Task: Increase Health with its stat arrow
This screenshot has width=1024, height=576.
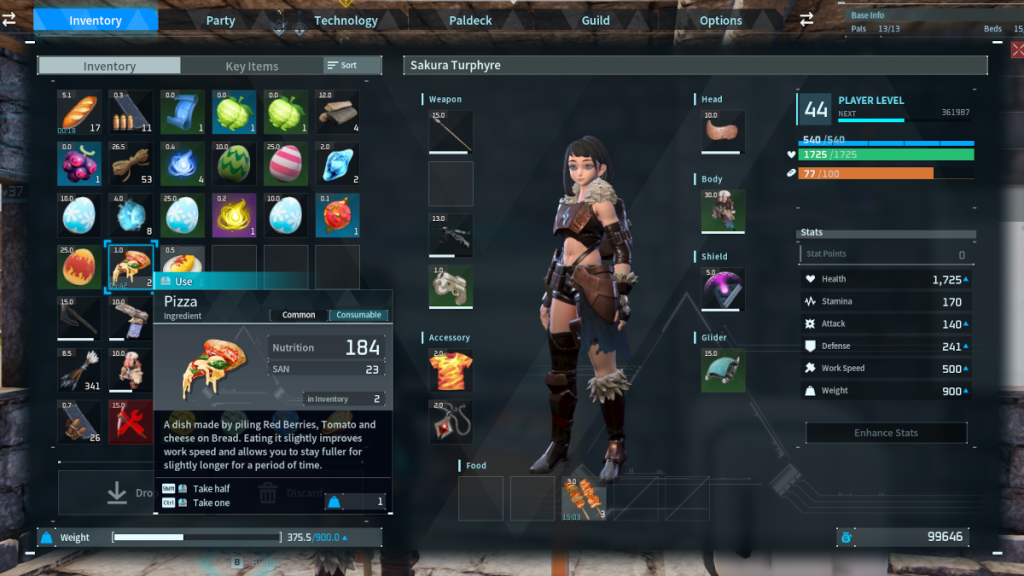Action: (970, 279)
